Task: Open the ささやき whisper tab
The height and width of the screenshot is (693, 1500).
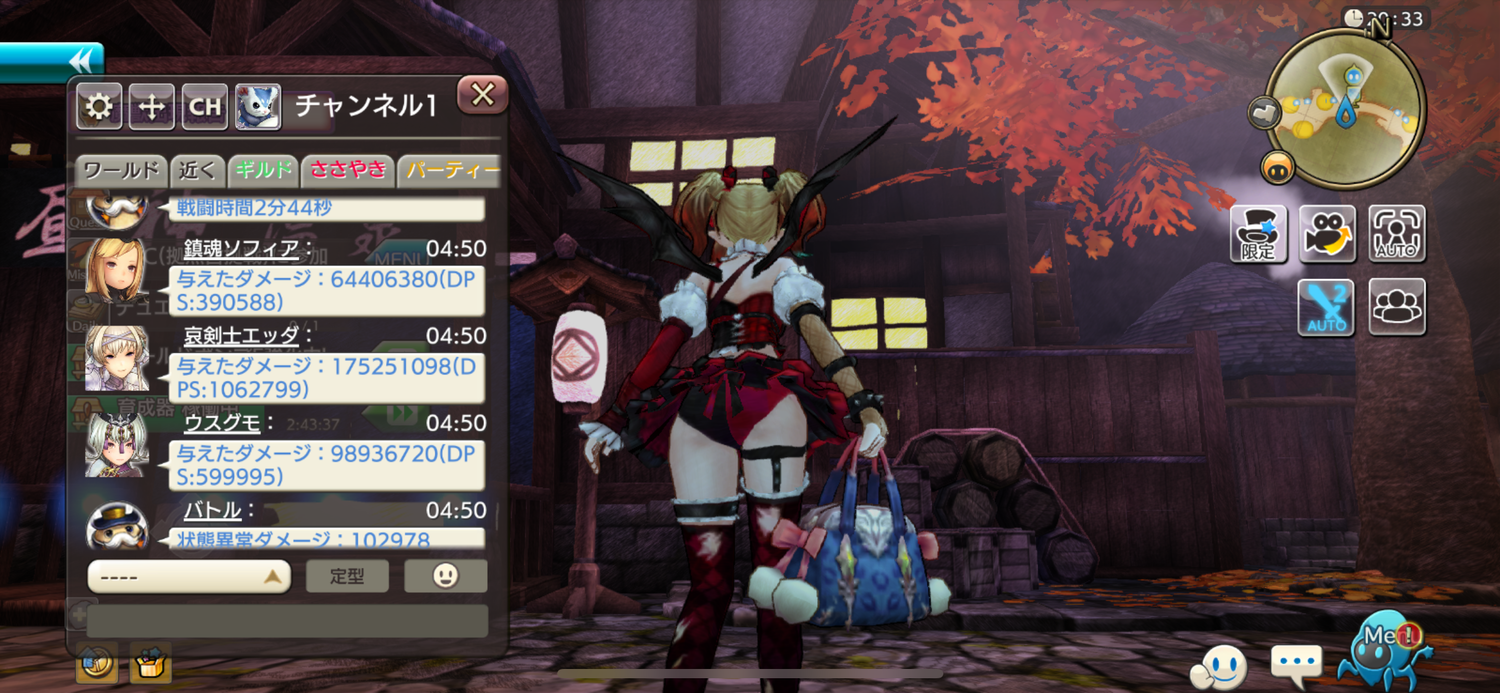Action: [x=347, y=170]
